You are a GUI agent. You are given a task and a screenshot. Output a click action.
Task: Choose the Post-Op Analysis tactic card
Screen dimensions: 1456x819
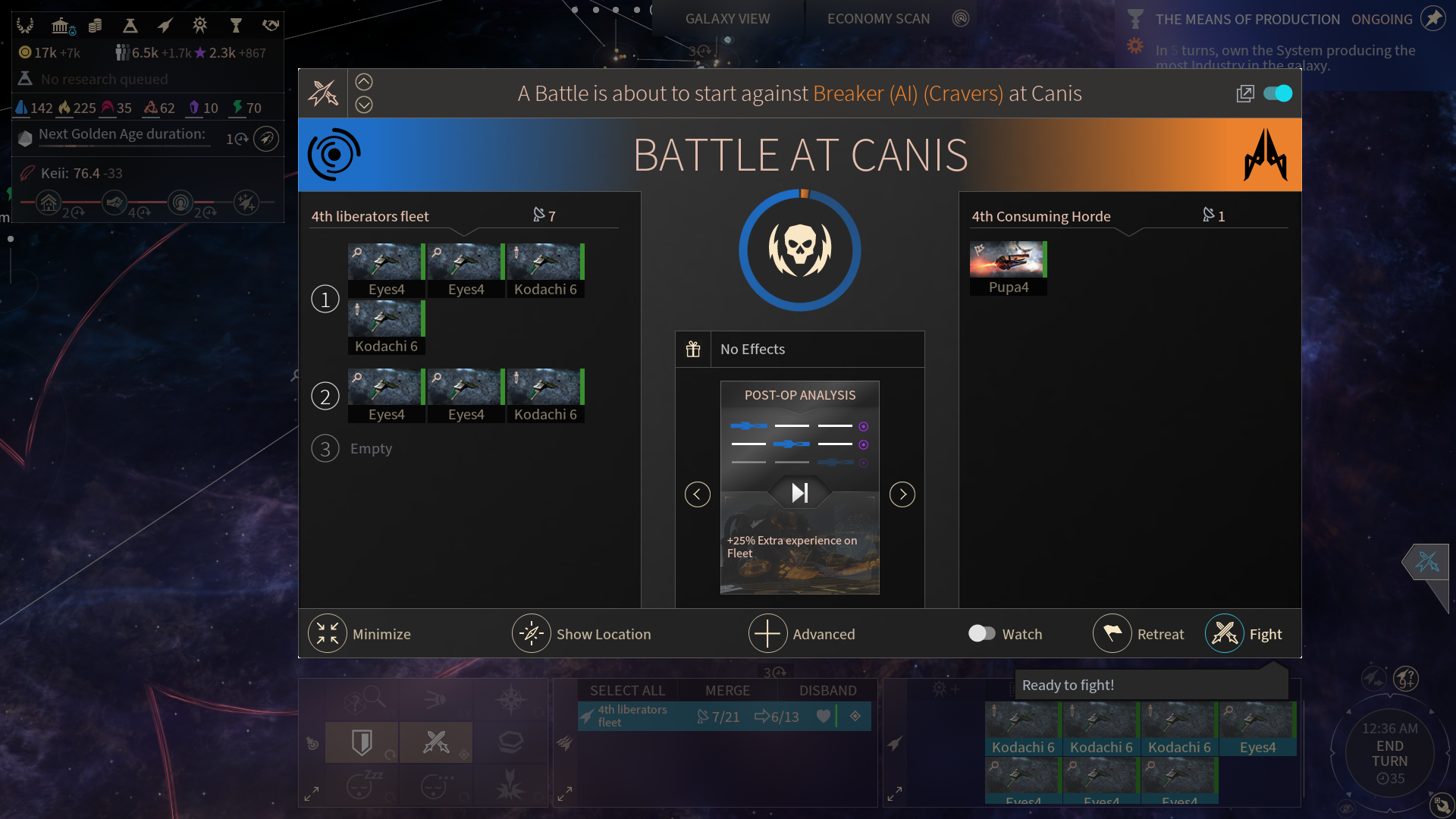799,487
